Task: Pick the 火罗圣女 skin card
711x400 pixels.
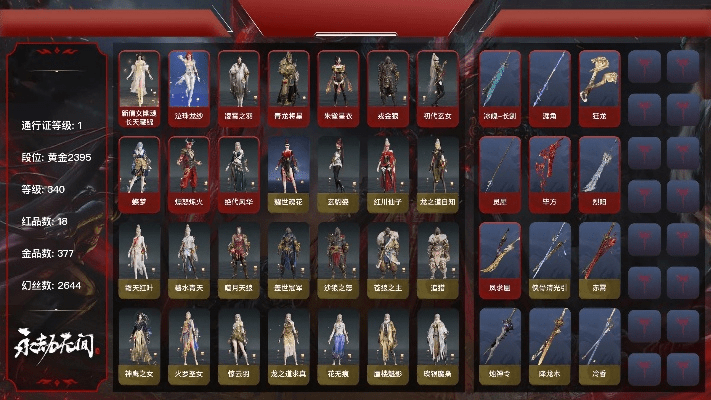Action: click(x=188, y=344)
